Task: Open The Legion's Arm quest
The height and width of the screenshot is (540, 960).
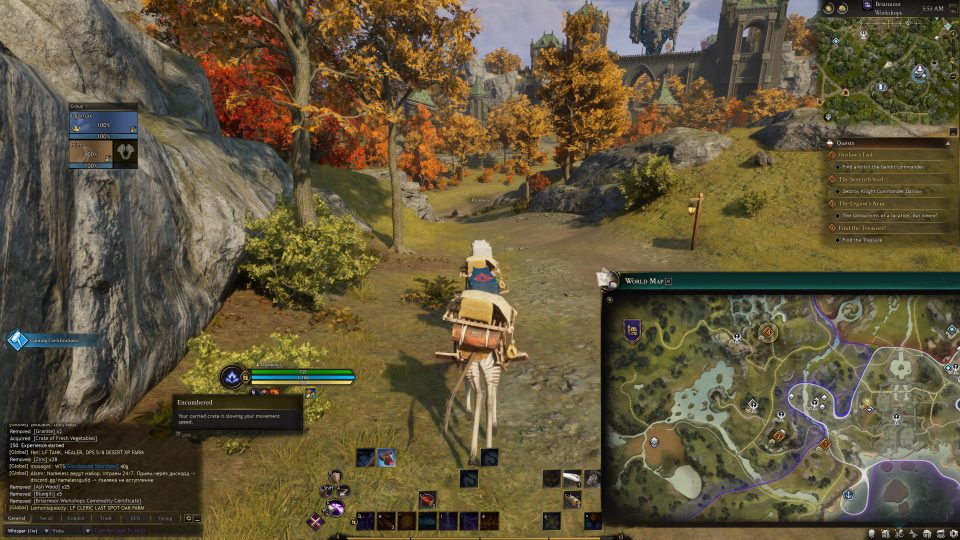Action: pos(862,203)
